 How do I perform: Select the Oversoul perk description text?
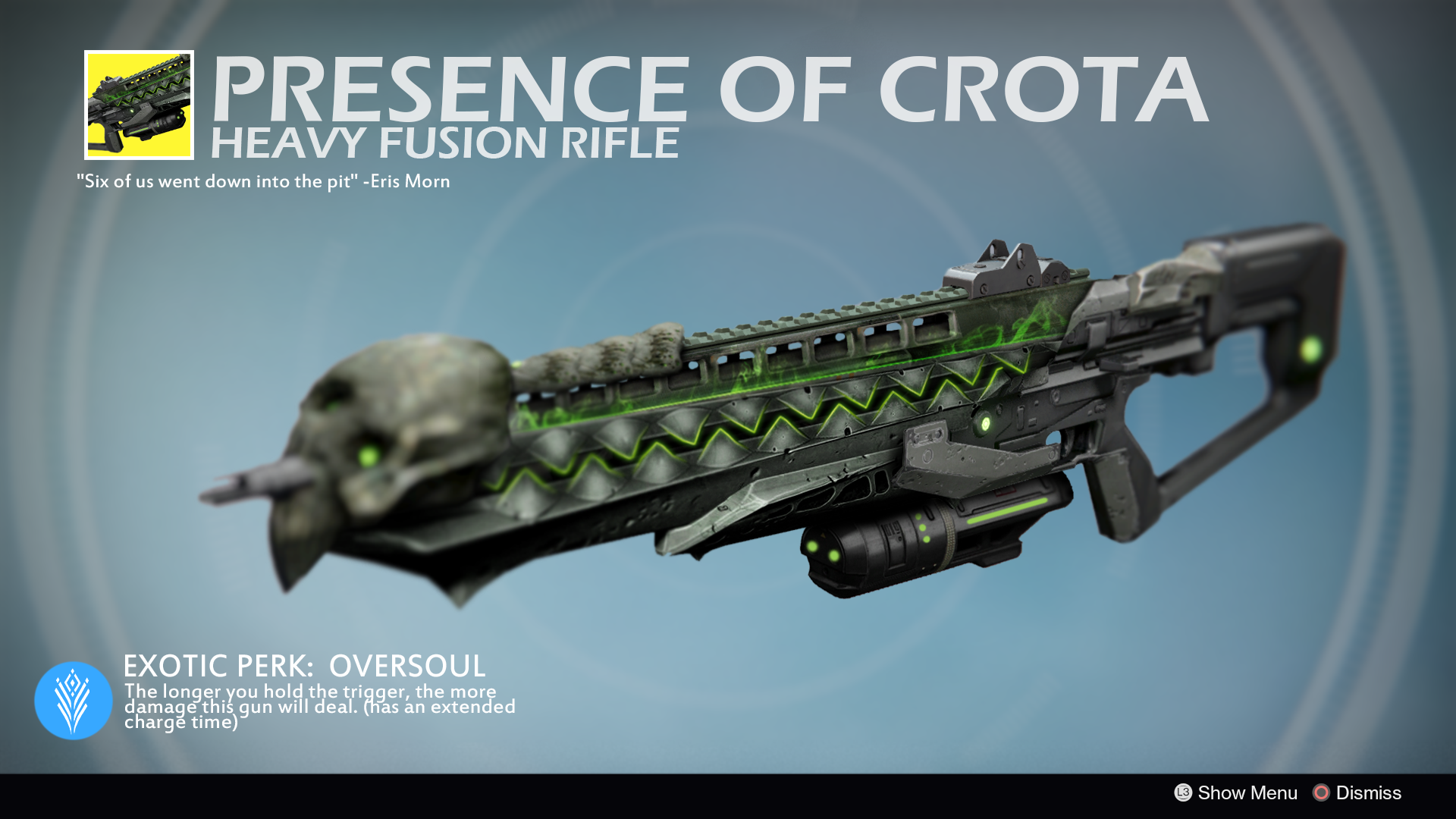(x=318, y=705)
